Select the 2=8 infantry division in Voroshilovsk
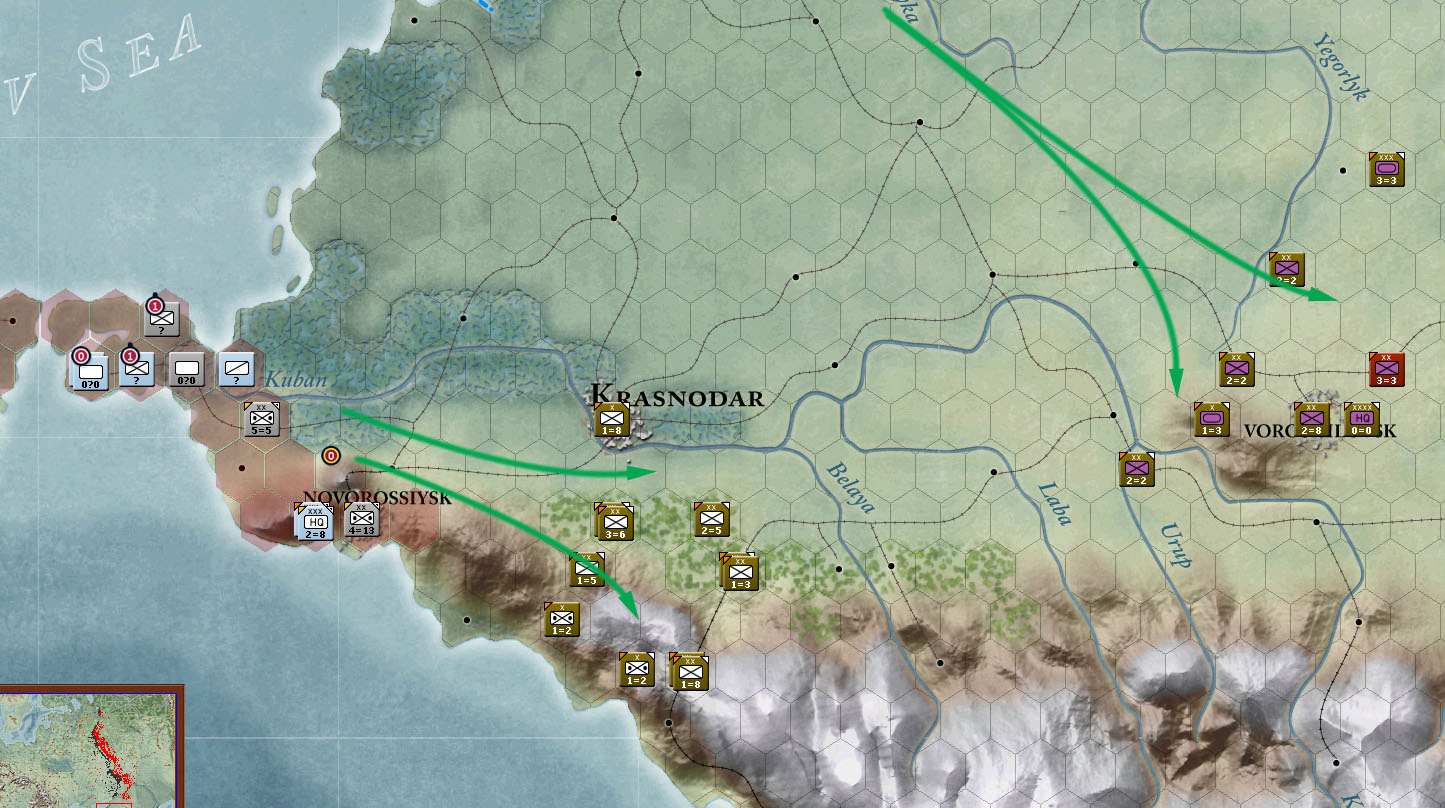Image resolution: width=1445 pixels, height=808 pixels. (1312, 421)
